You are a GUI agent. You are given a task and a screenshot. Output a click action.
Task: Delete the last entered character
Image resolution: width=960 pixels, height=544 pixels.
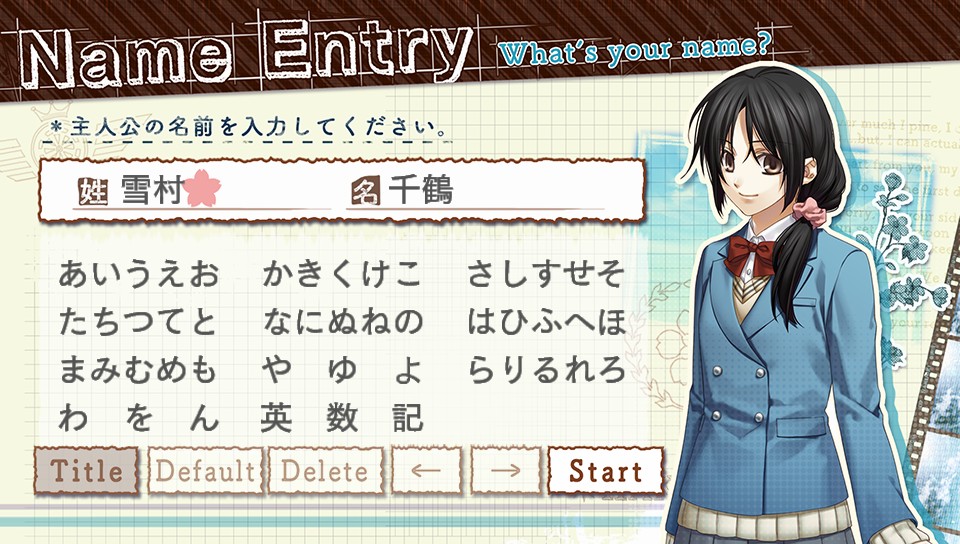(x=325, y=471)
